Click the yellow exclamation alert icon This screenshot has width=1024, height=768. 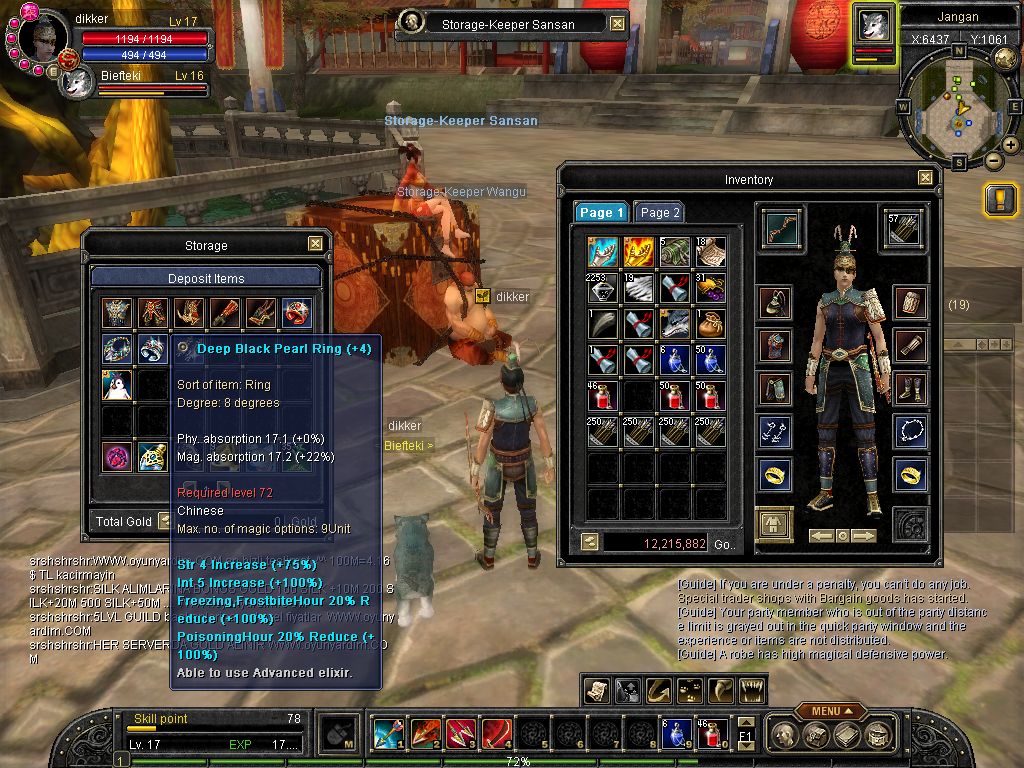pyautogui.click(x=1000, y=200)
